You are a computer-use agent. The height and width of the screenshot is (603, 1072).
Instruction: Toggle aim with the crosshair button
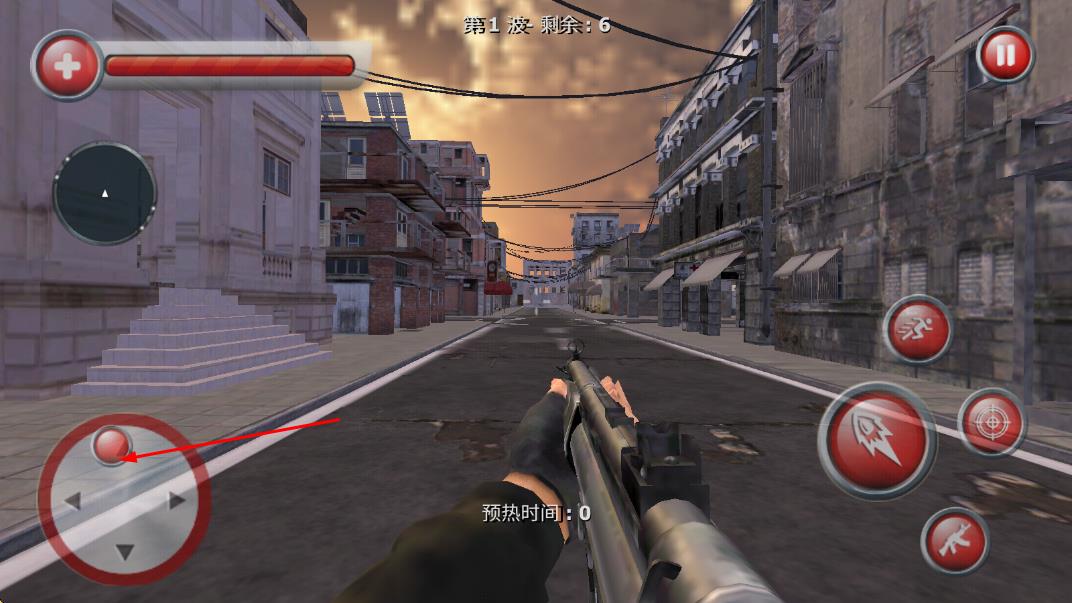tap(991, 422)
